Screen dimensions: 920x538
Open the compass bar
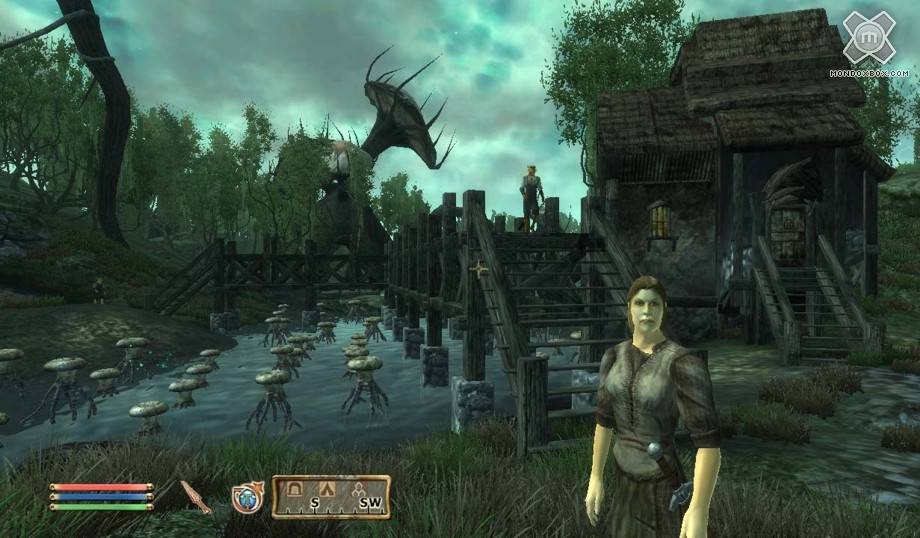[x=331, y=497]
